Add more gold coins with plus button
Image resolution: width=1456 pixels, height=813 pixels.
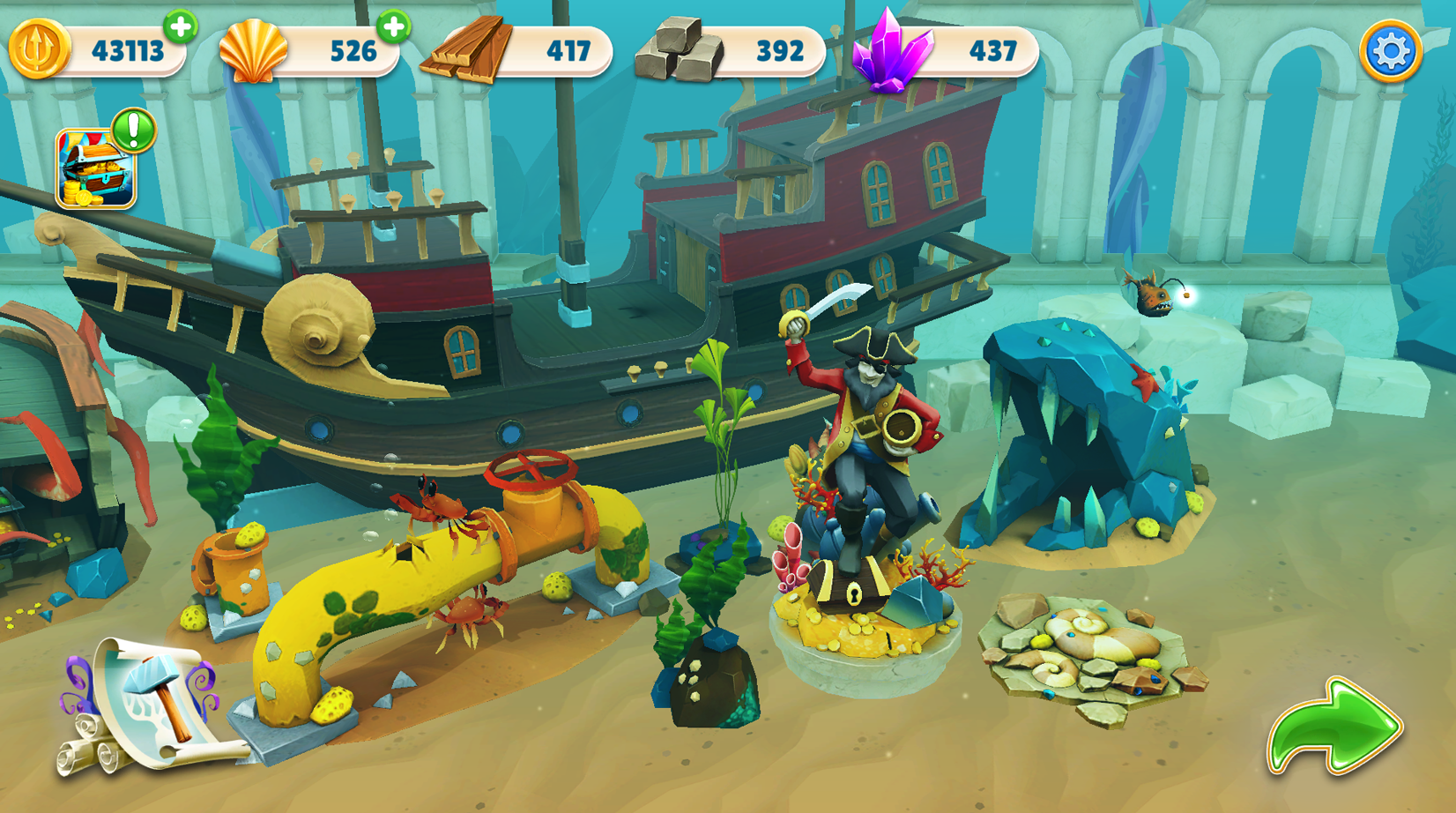pos(181,26)
